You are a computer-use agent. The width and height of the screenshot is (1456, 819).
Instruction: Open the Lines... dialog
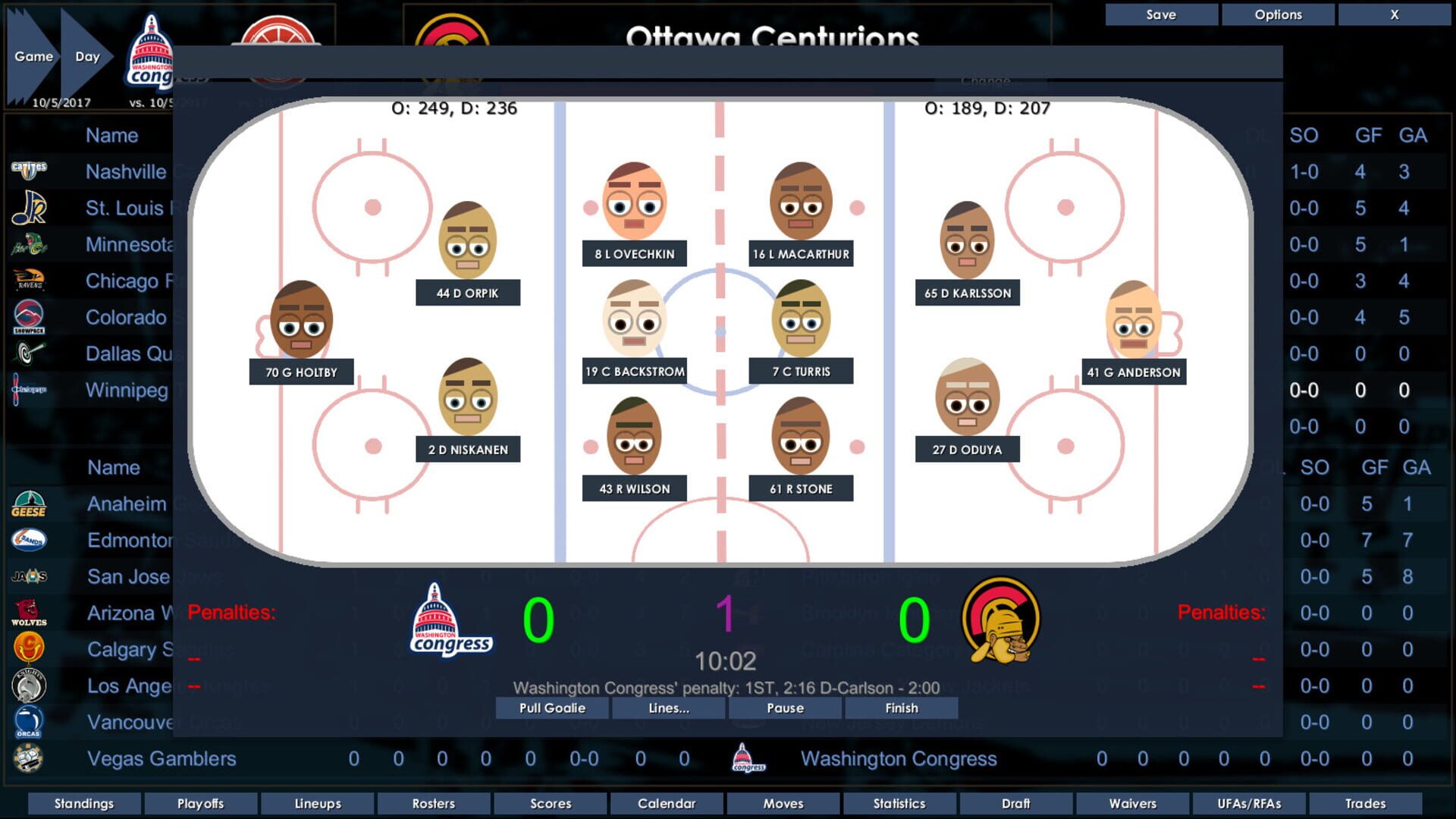click(x=668, y=708)
